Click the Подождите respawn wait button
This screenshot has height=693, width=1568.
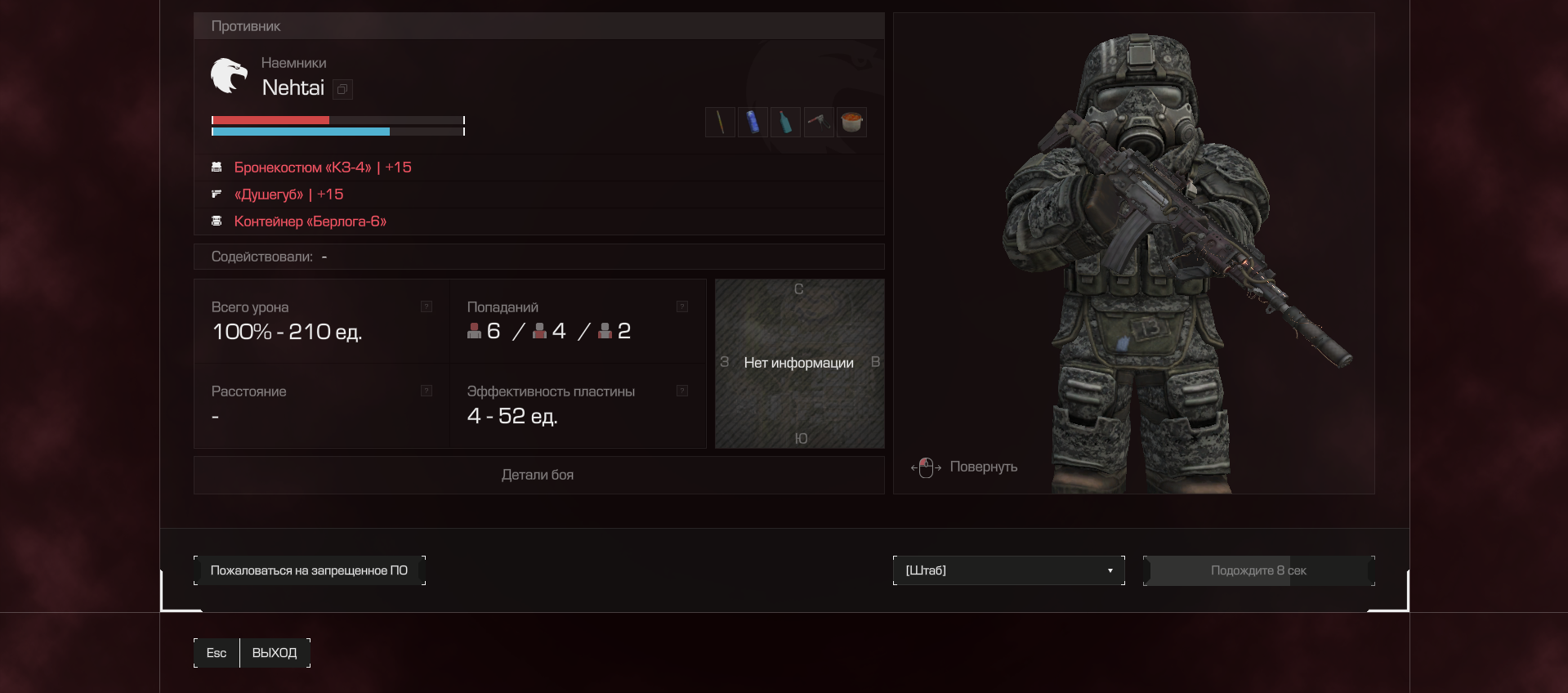click(1258, 570)
